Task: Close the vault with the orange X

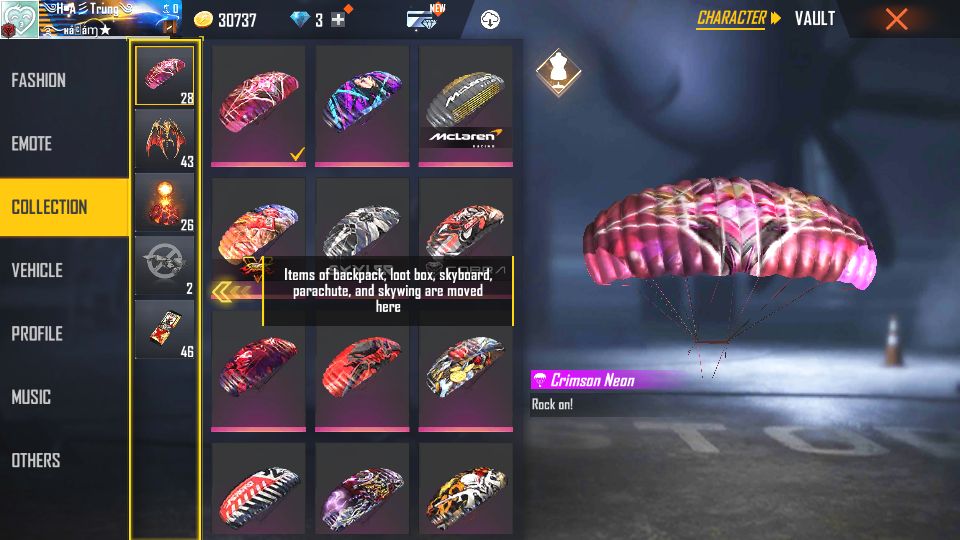Action: pos(897,18)
